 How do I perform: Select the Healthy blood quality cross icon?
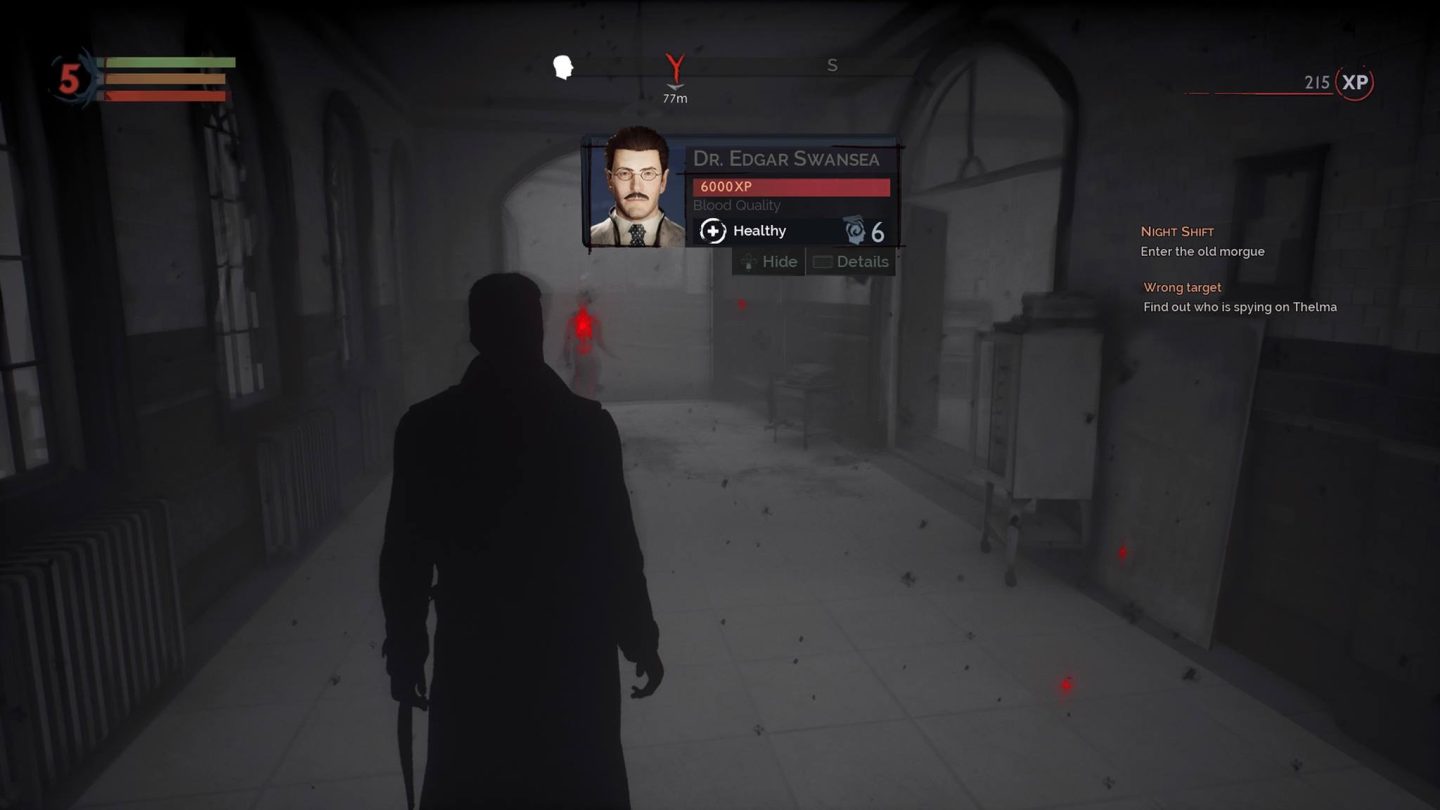712,231
